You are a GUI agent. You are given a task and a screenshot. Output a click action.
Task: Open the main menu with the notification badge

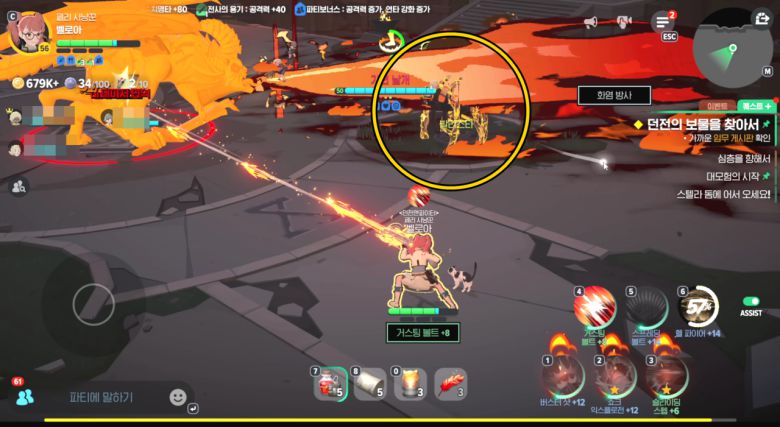[662, 21]
